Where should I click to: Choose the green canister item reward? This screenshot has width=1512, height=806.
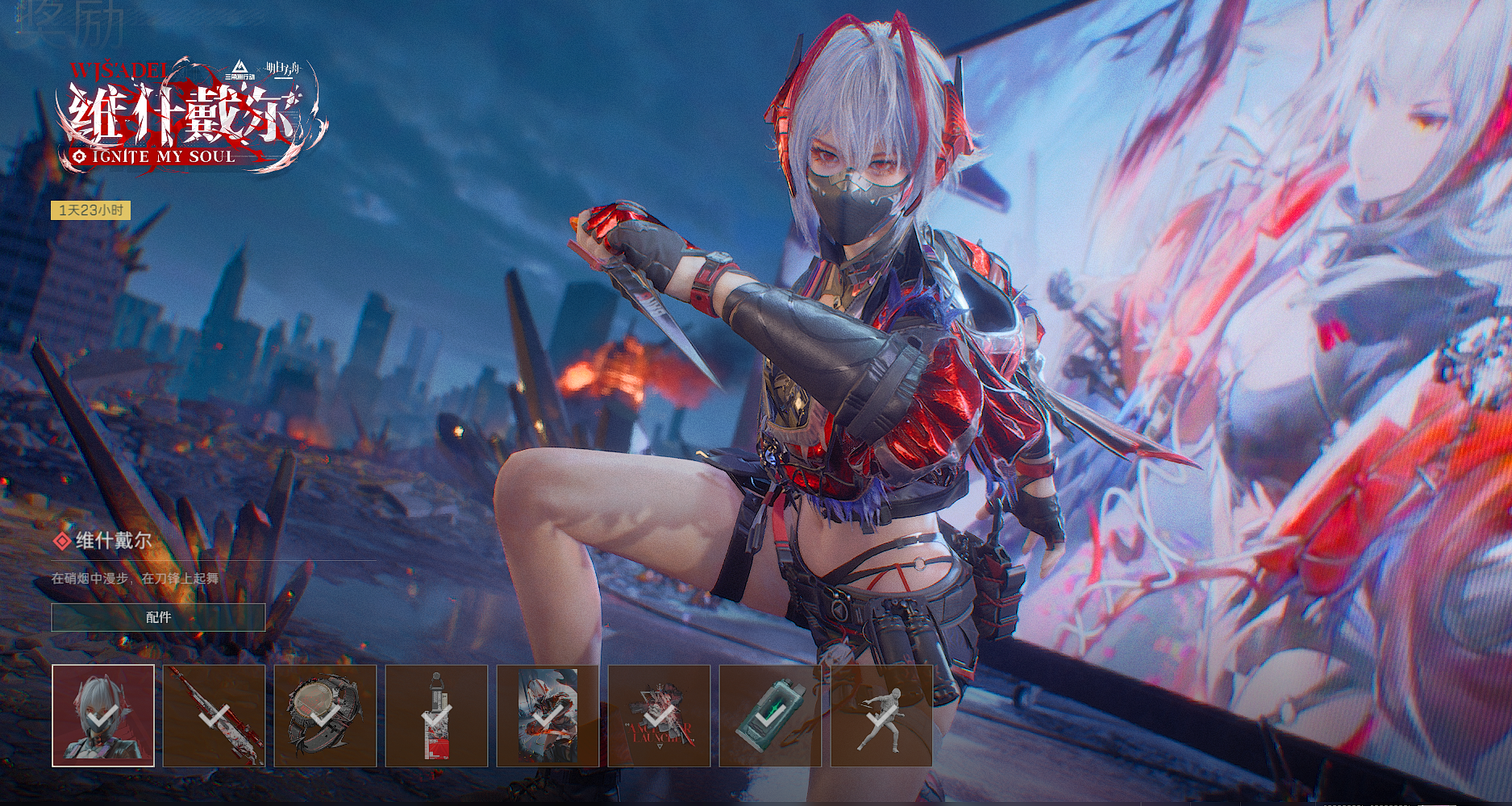coord(770,715)
